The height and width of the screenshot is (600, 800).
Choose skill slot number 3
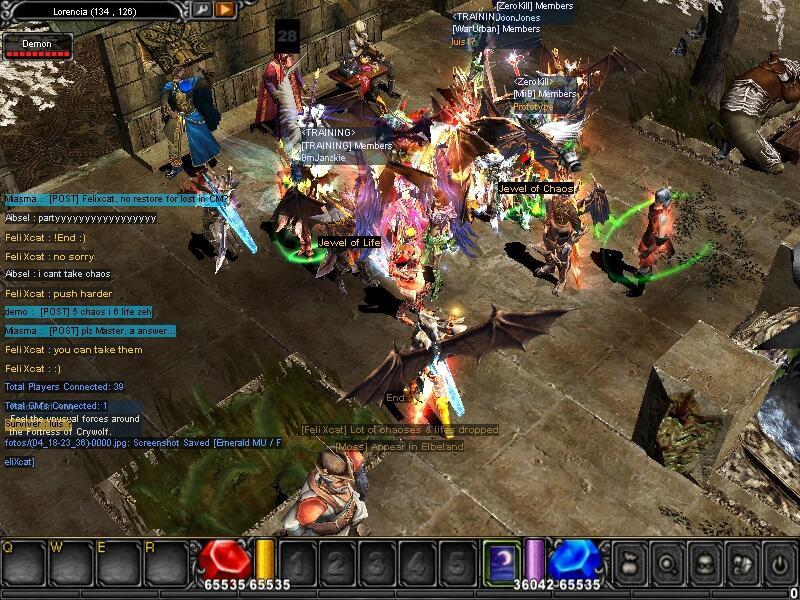(x=378, y=562)
